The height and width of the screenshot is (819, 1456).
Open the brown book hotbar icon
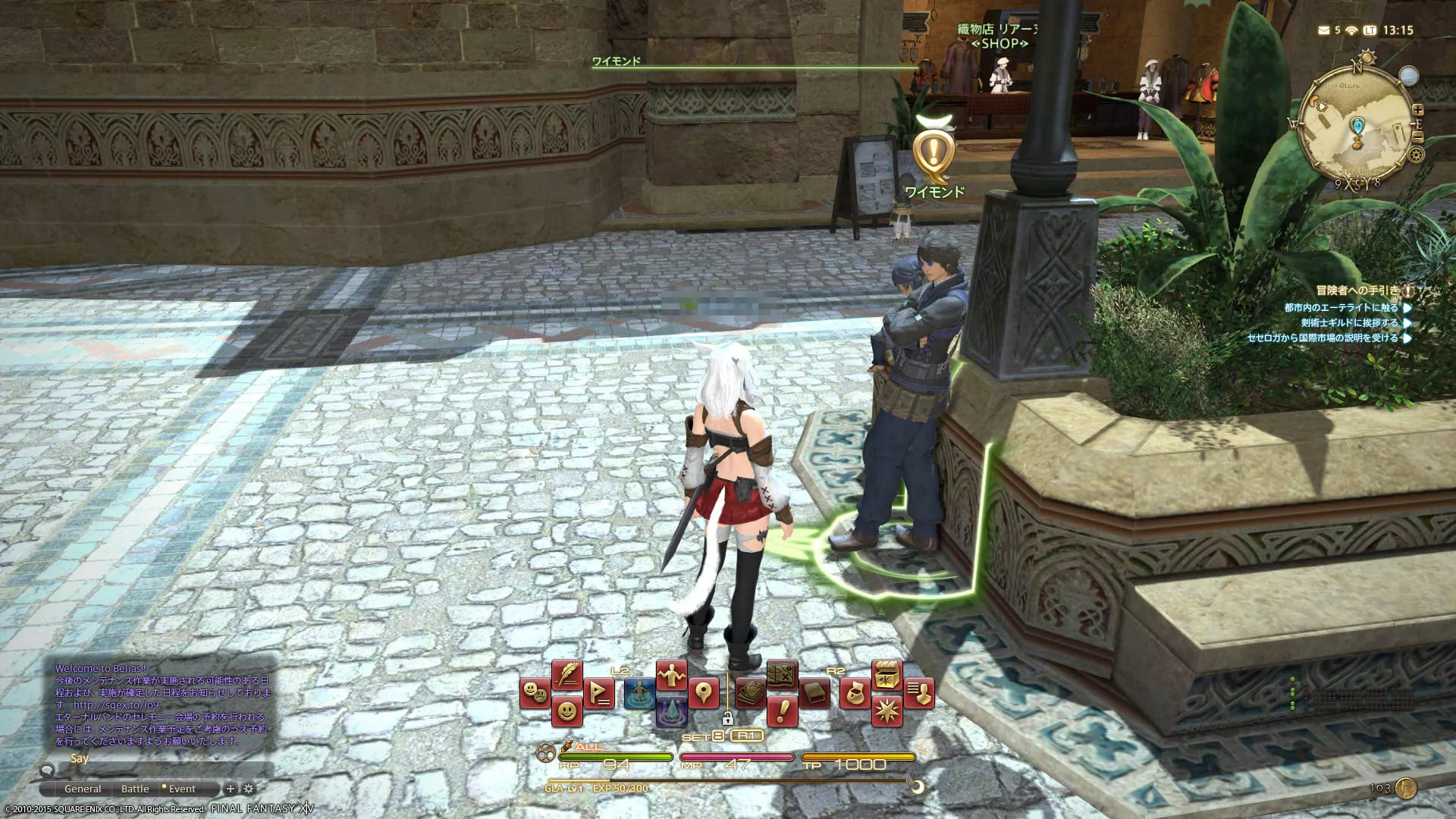(x=814, y=693)
